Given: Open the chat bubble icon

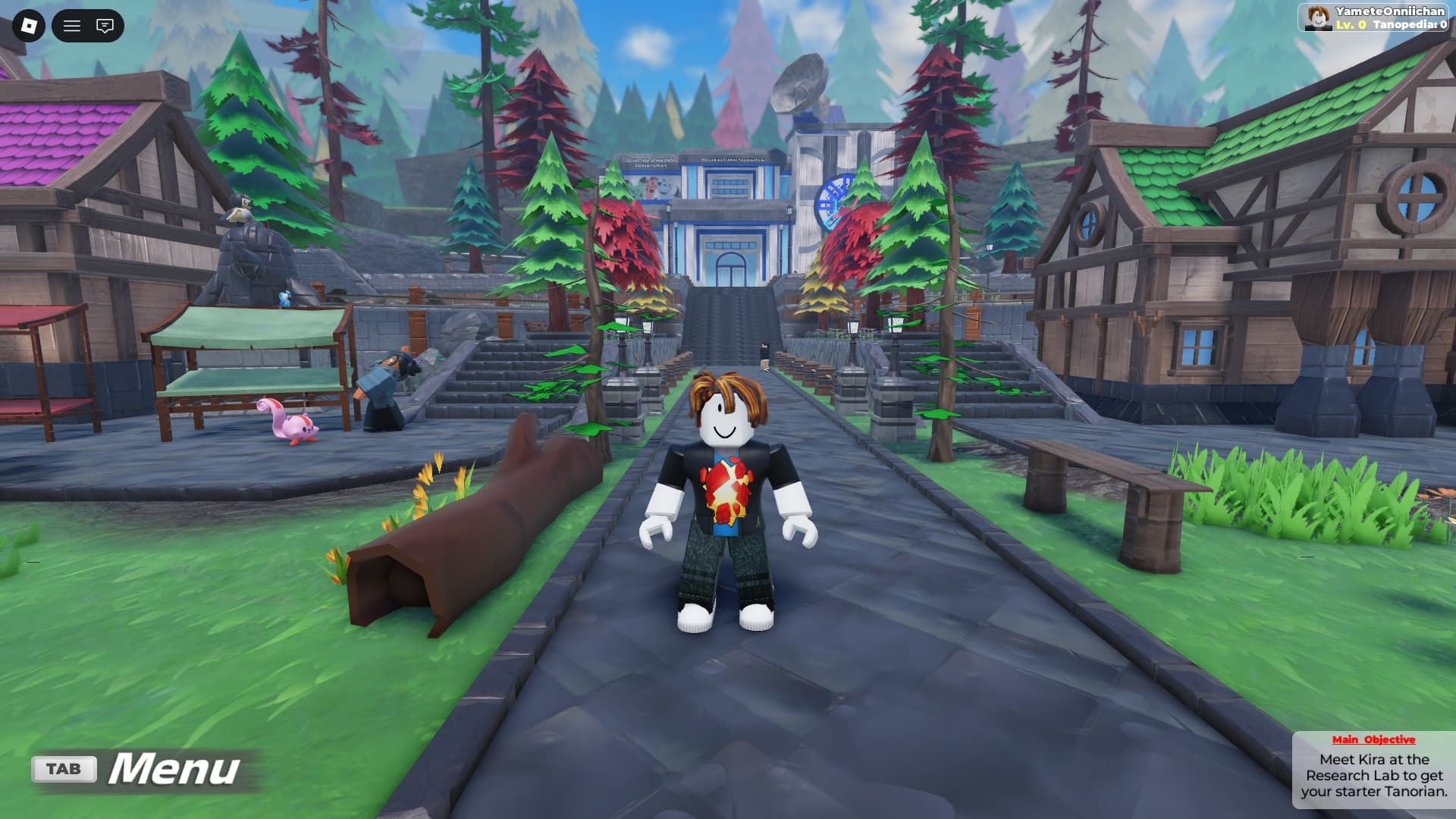Looking at the screenshot, I should [105, 25].
